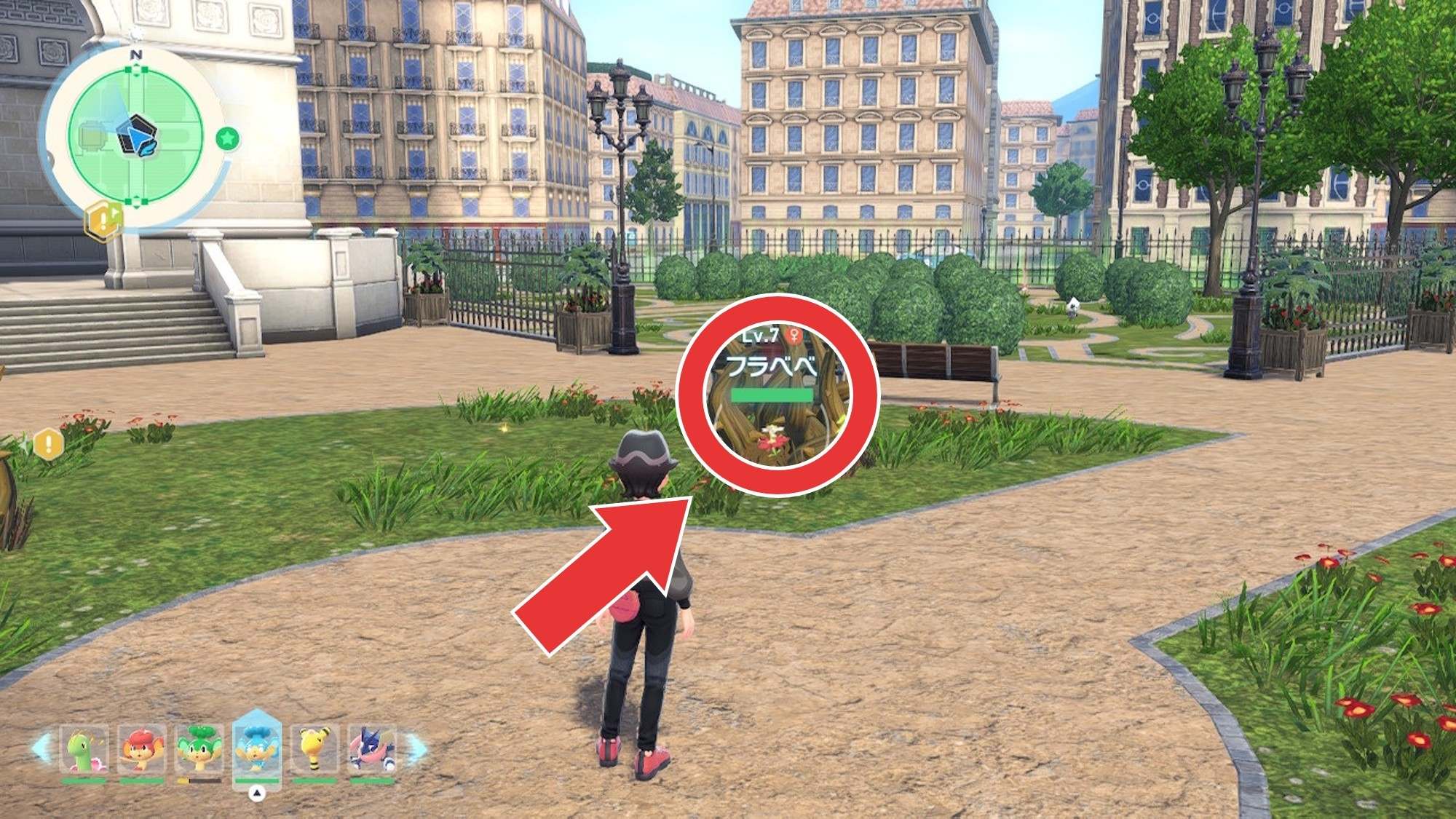
Task: Click the party bar's right arrow
Action: coord(416,749)
